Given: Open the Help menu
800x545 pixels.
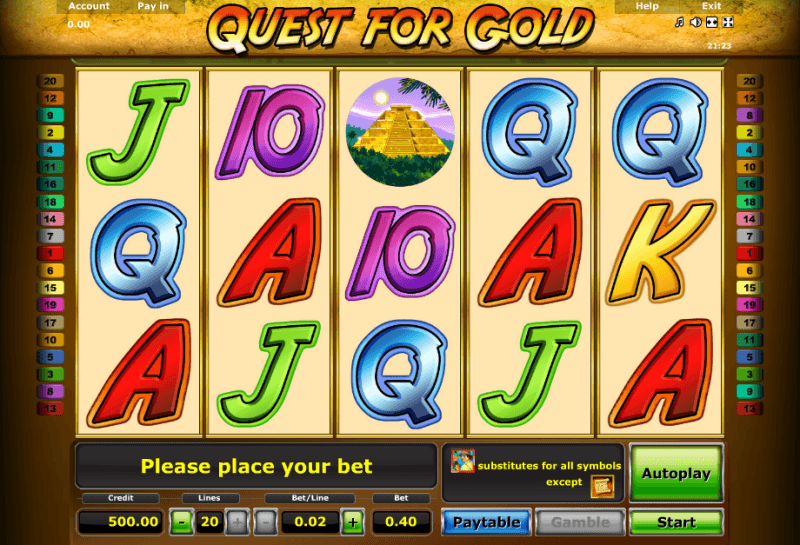Looking at the screenshot, I should pos(647,6).
